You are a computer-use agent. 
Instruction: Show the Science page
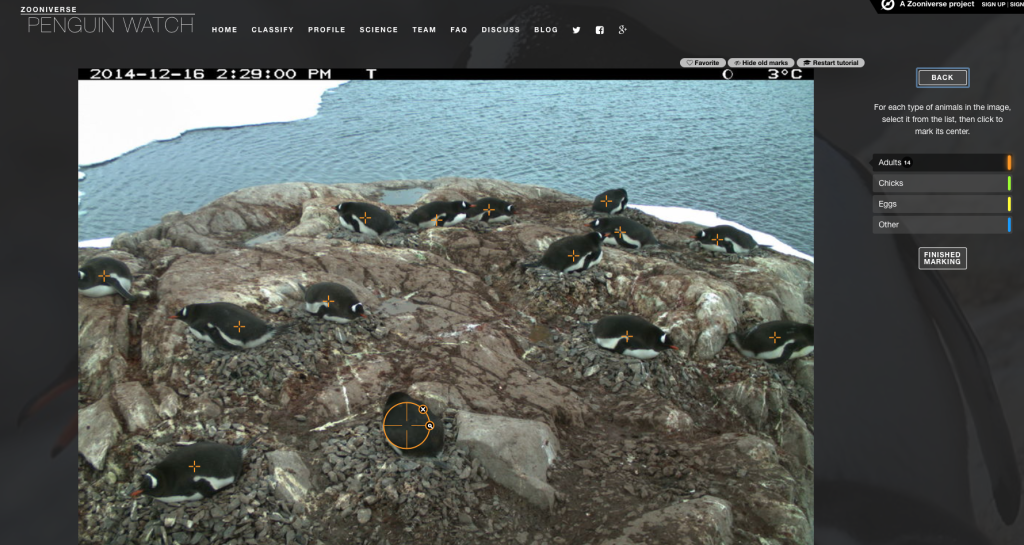tap(379, 30)
